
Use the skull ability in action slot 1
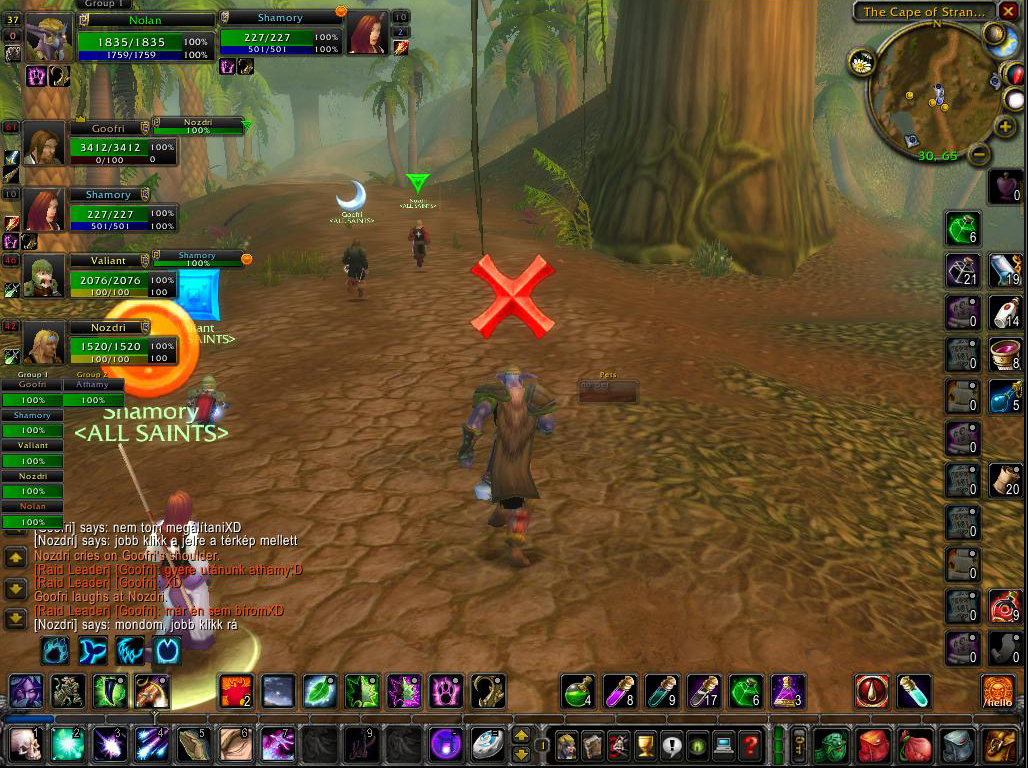click(x=23, y=745)
